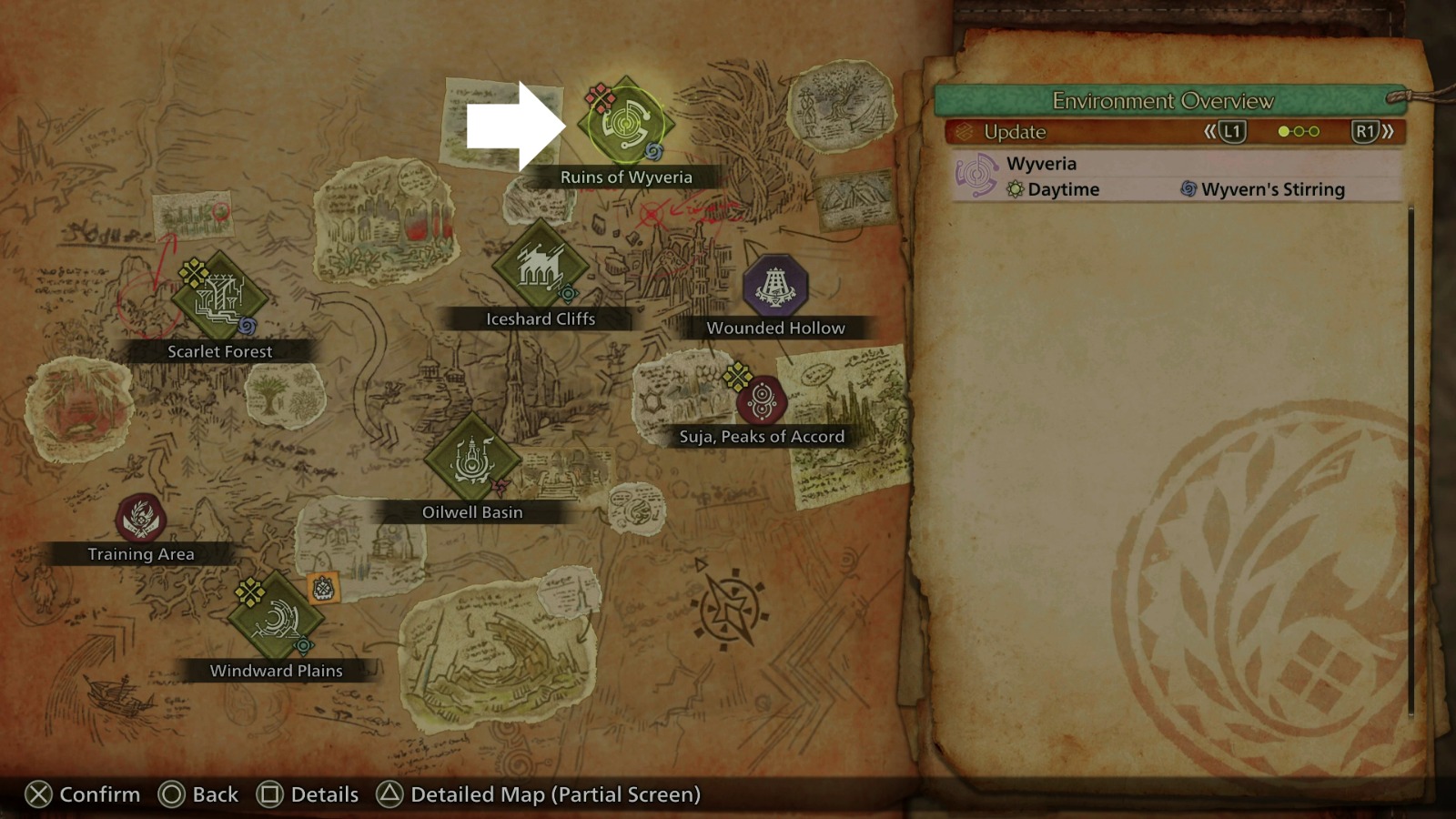Click the Wyvern's Stirring swirl icon
This screenshot has width=1456, height=819.
[x=1187, y=189]
